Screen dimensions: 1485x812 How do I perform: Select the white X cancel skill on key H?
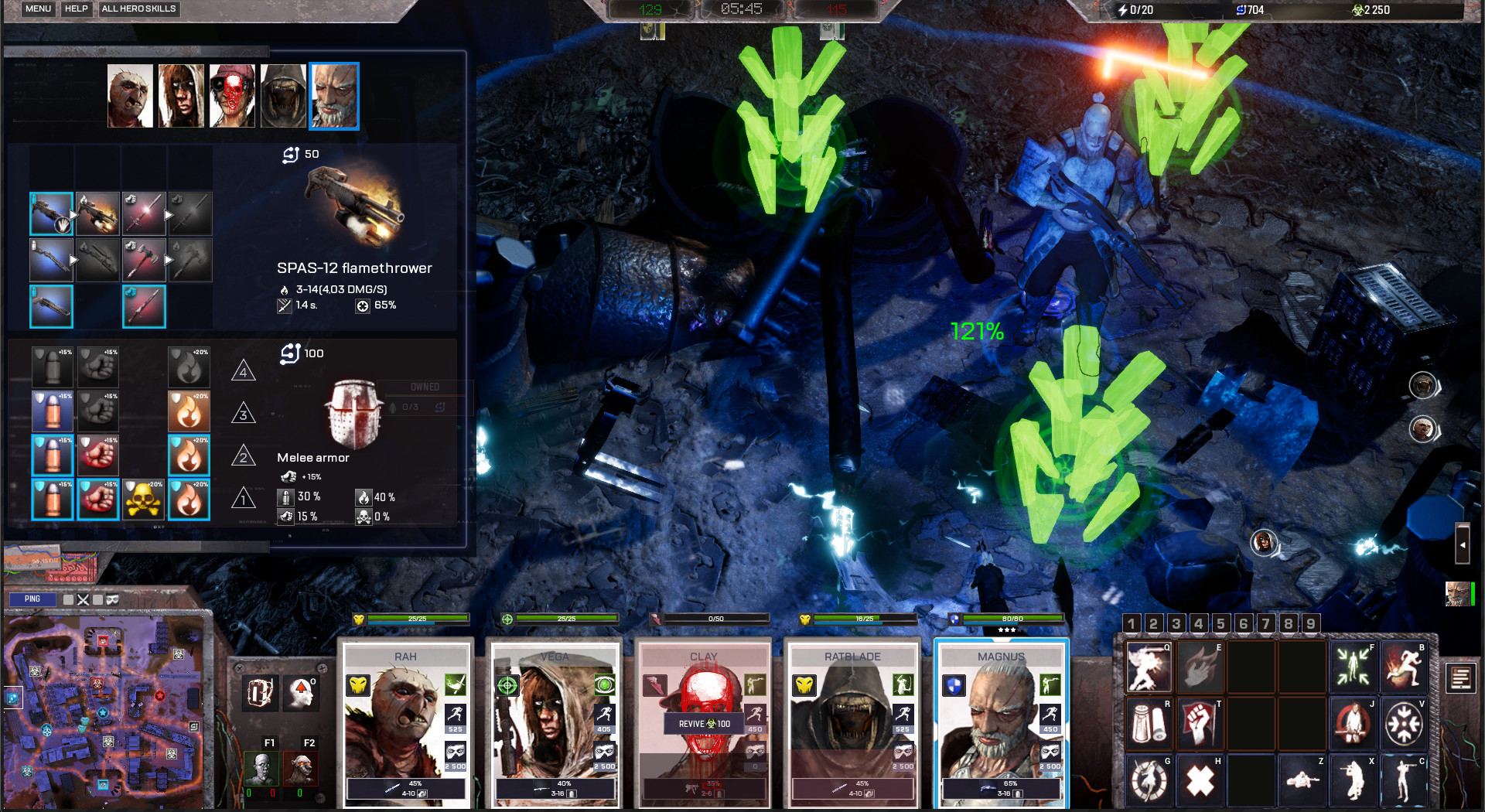point(1200,781)
